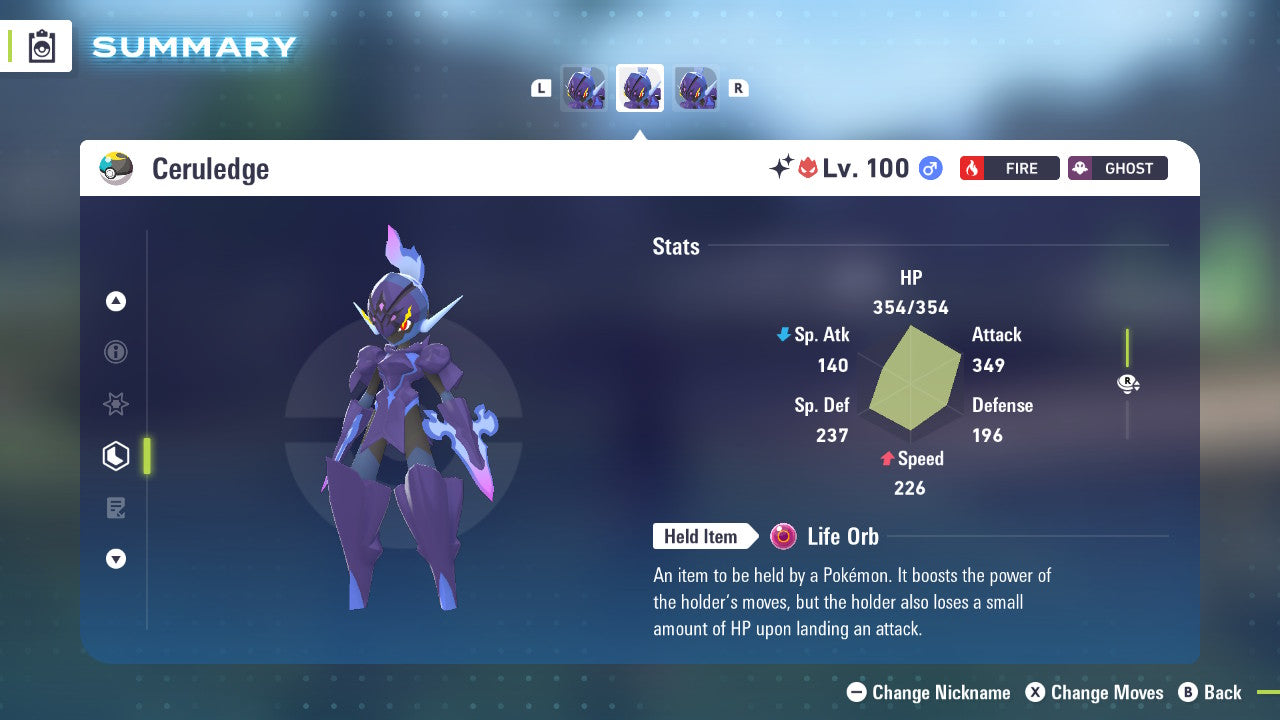Click the right-stick scrollbar indicator
This screenshot has width=1280, height=720.
click(1127, 383)
